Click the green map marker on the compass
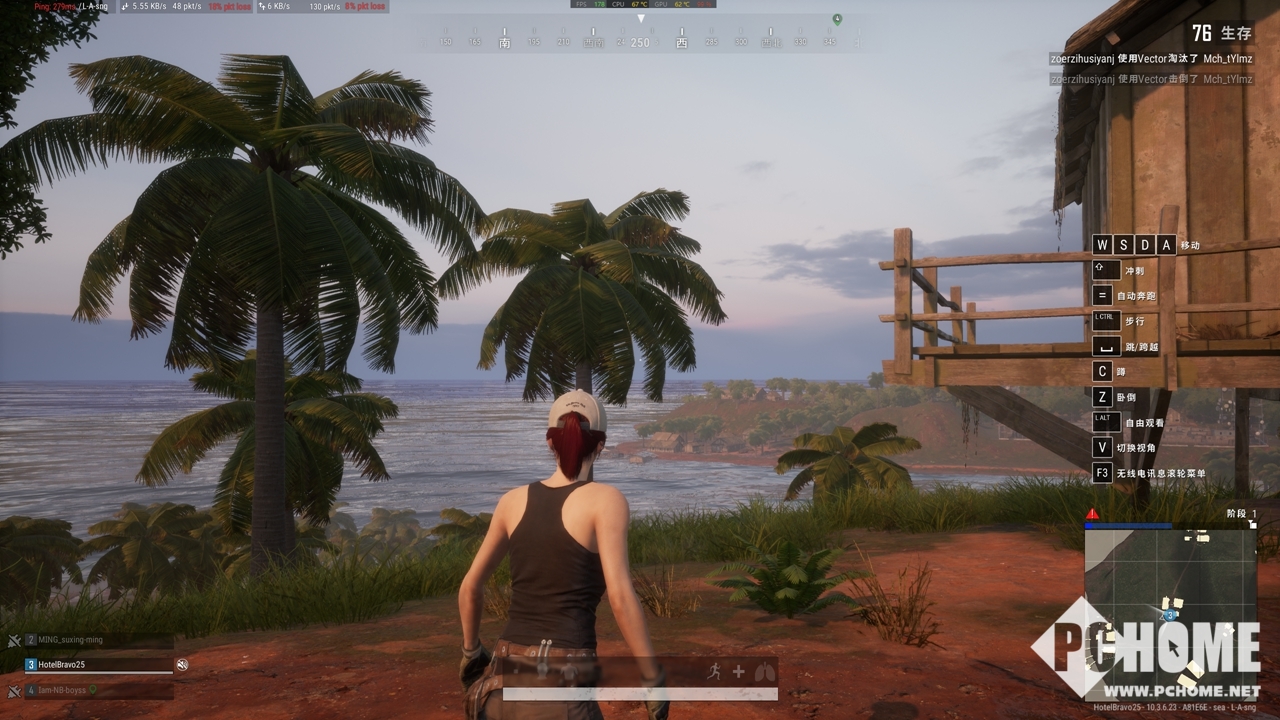Viewport: 1280px width, 720px height. pyautogui.click(x=837, y=19)
